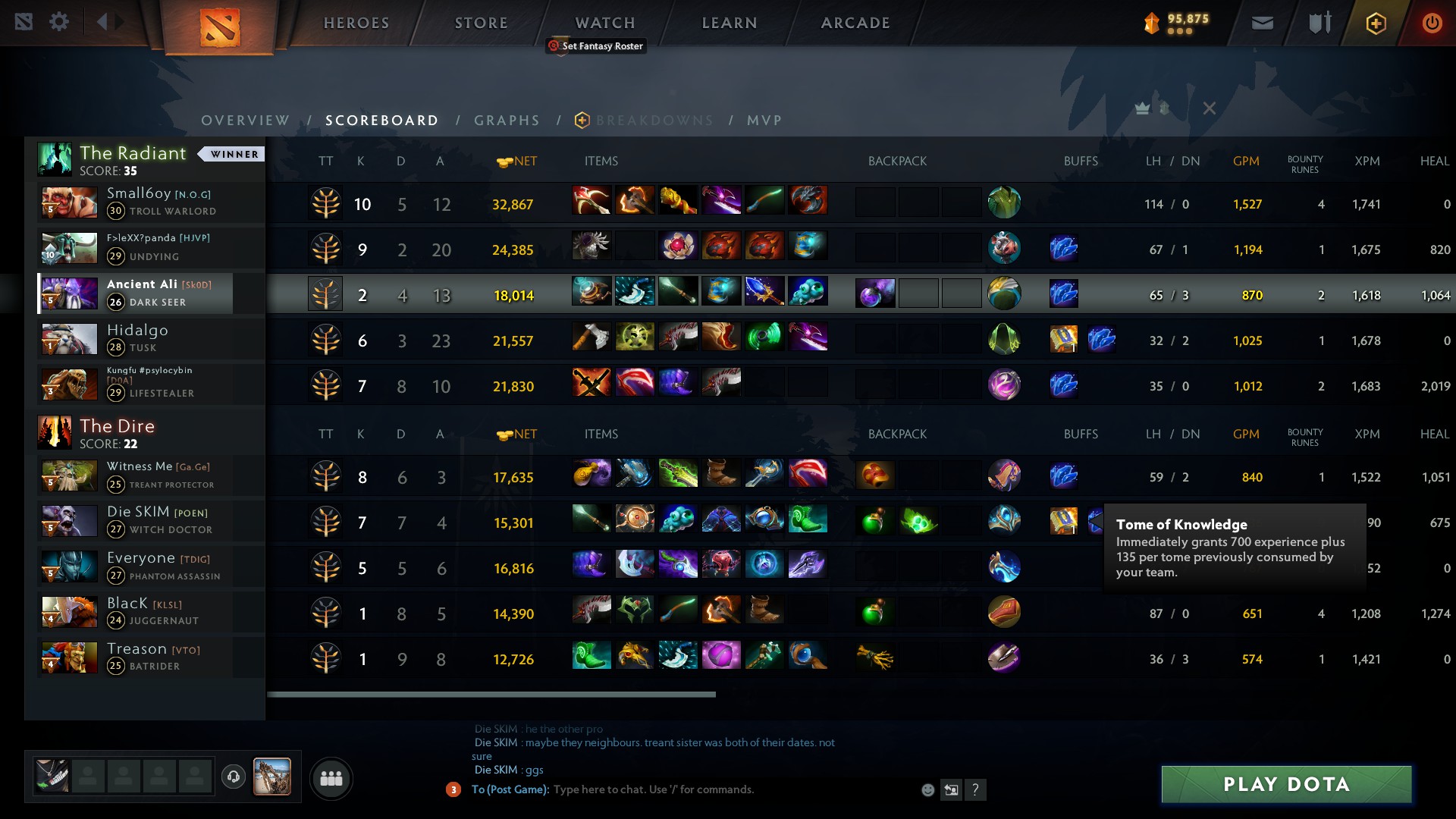Quit the game with the power button
This screenshot has width=1456, height=819.
[x=1432, y=23]
